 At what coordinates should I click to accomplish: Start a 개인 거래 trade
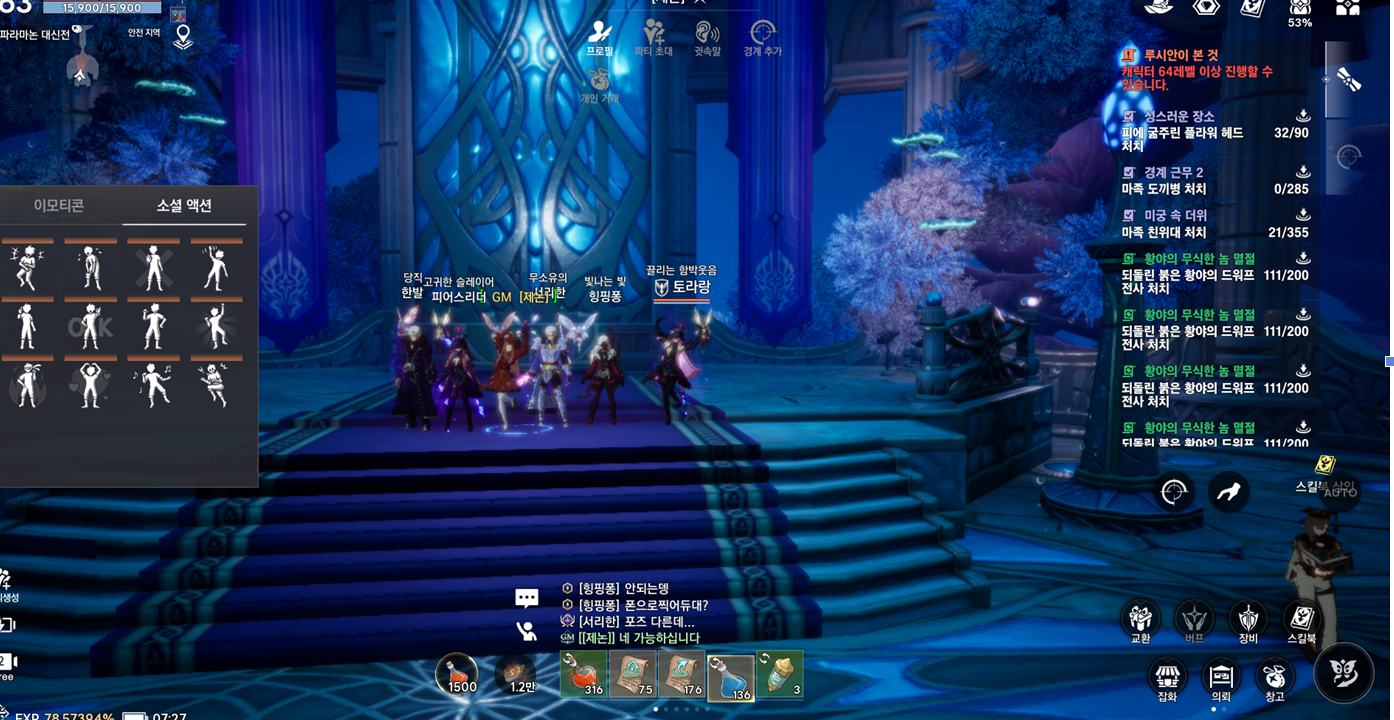pyautogui.click(x=599, y=86)
